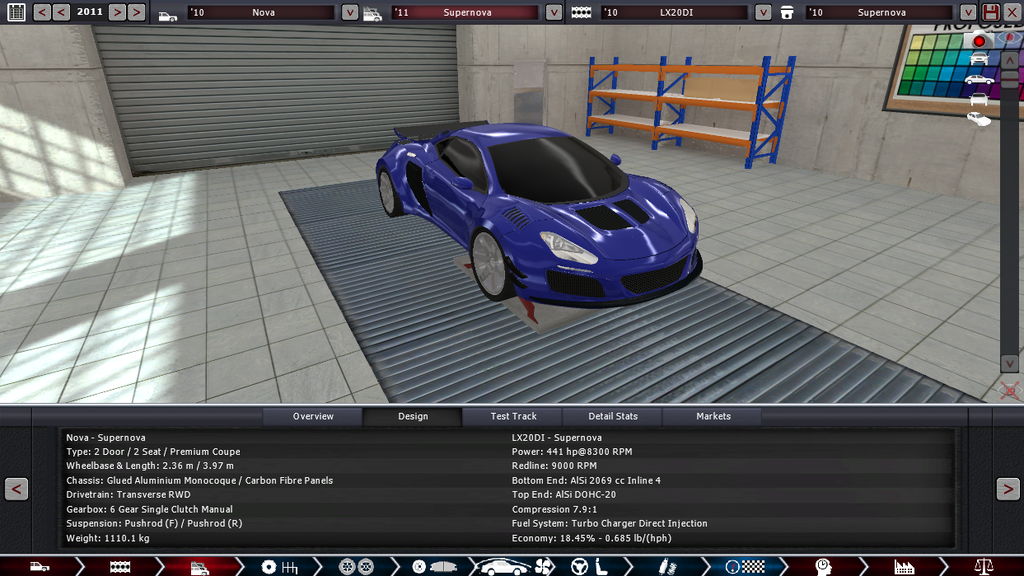The image size is (1024, 576).
Task: Open the balance scales section
Action: point(985,567)
